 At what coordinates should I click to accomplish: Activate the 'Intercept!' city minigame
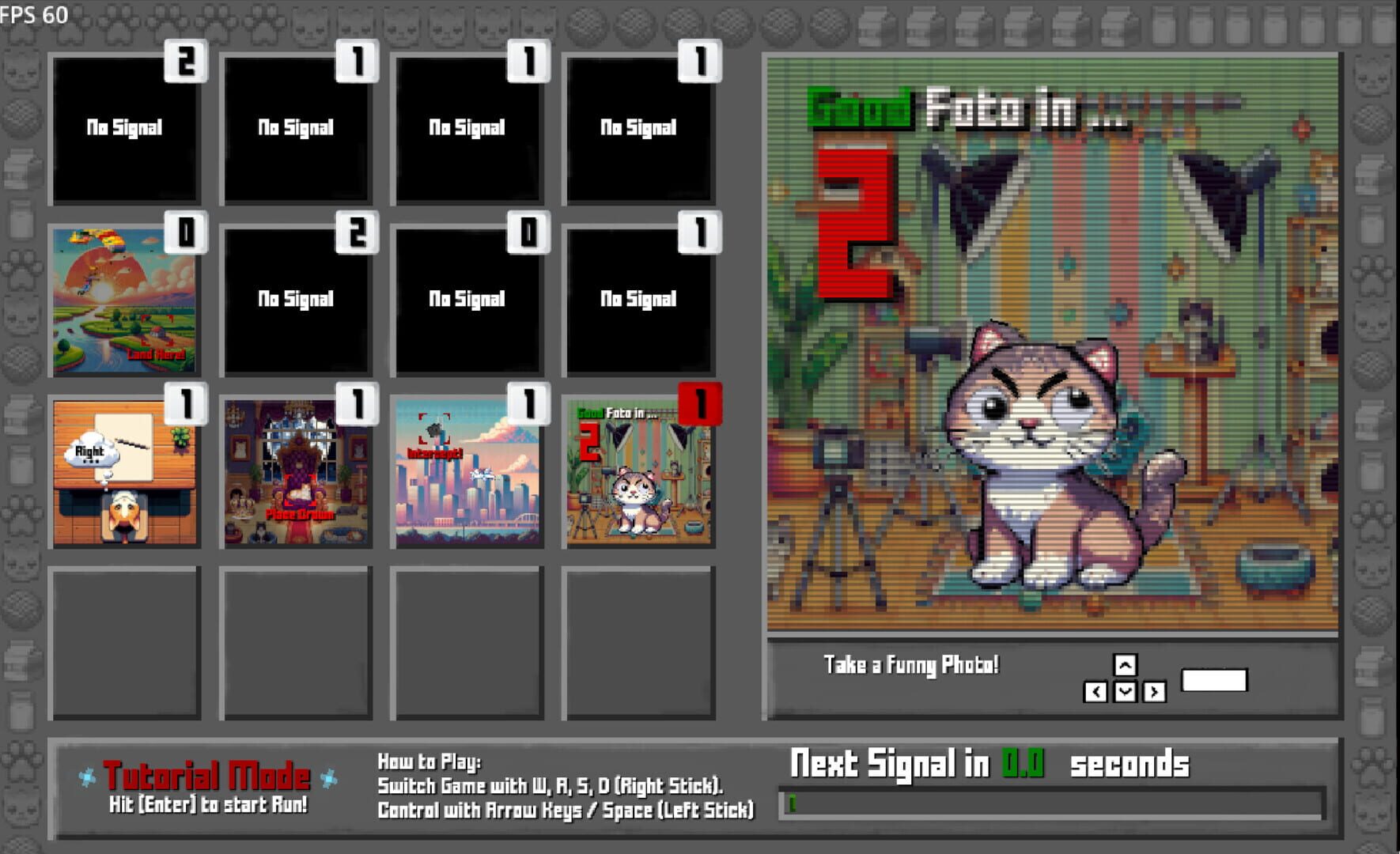click(467, 470)
